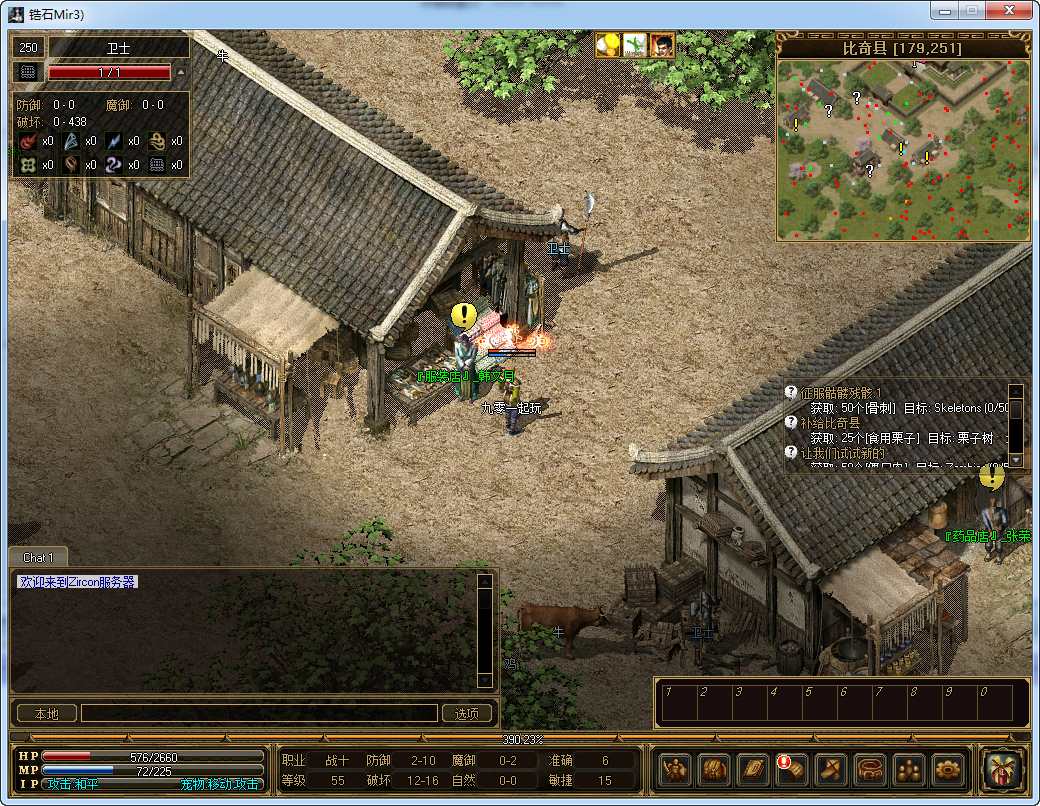Collapse the 卫士 target info panel arrow
This screenshot has width=1040, height=806.
point(181,72)
